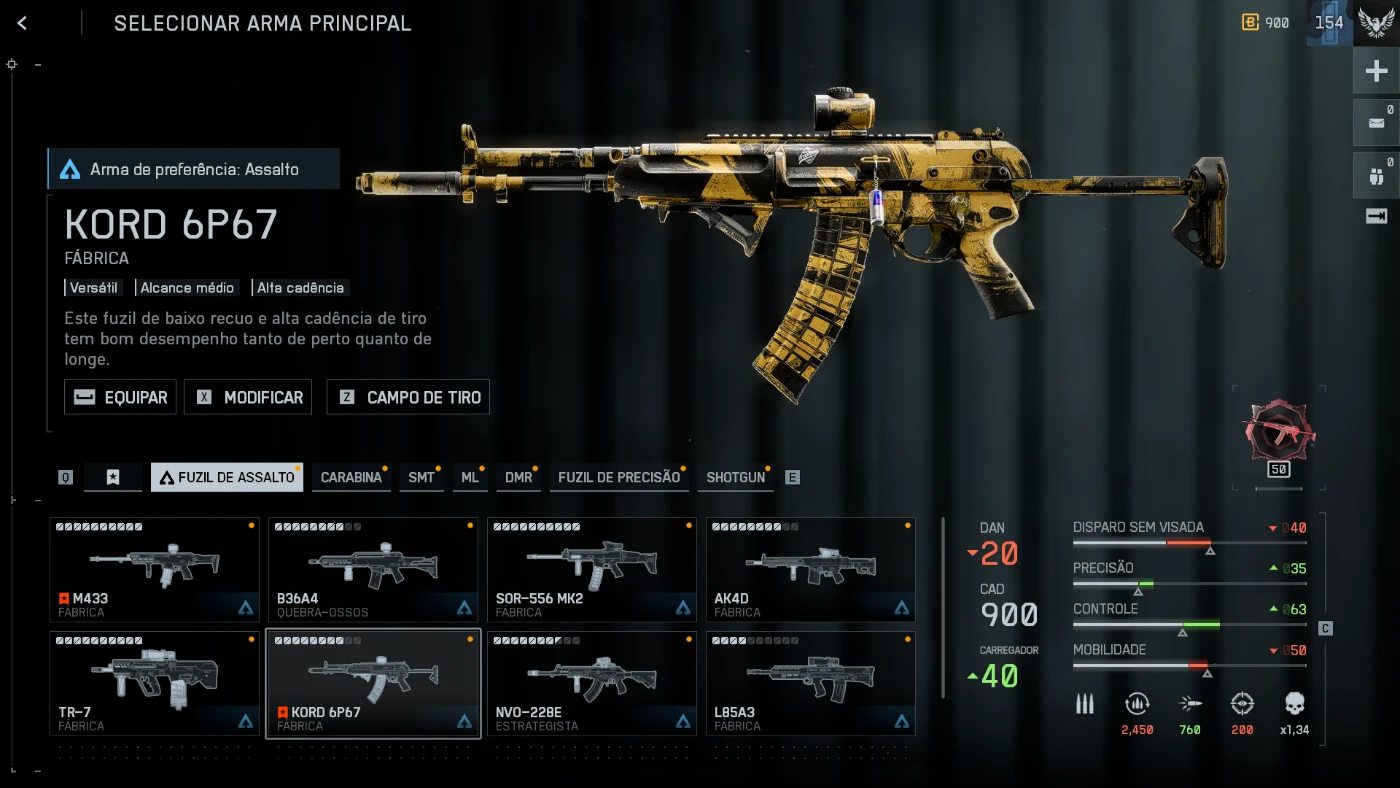The width and height of the screenshot is (1400, 788).
Task: Open the Shotgun category tab
Action: [x=735, y=477]
